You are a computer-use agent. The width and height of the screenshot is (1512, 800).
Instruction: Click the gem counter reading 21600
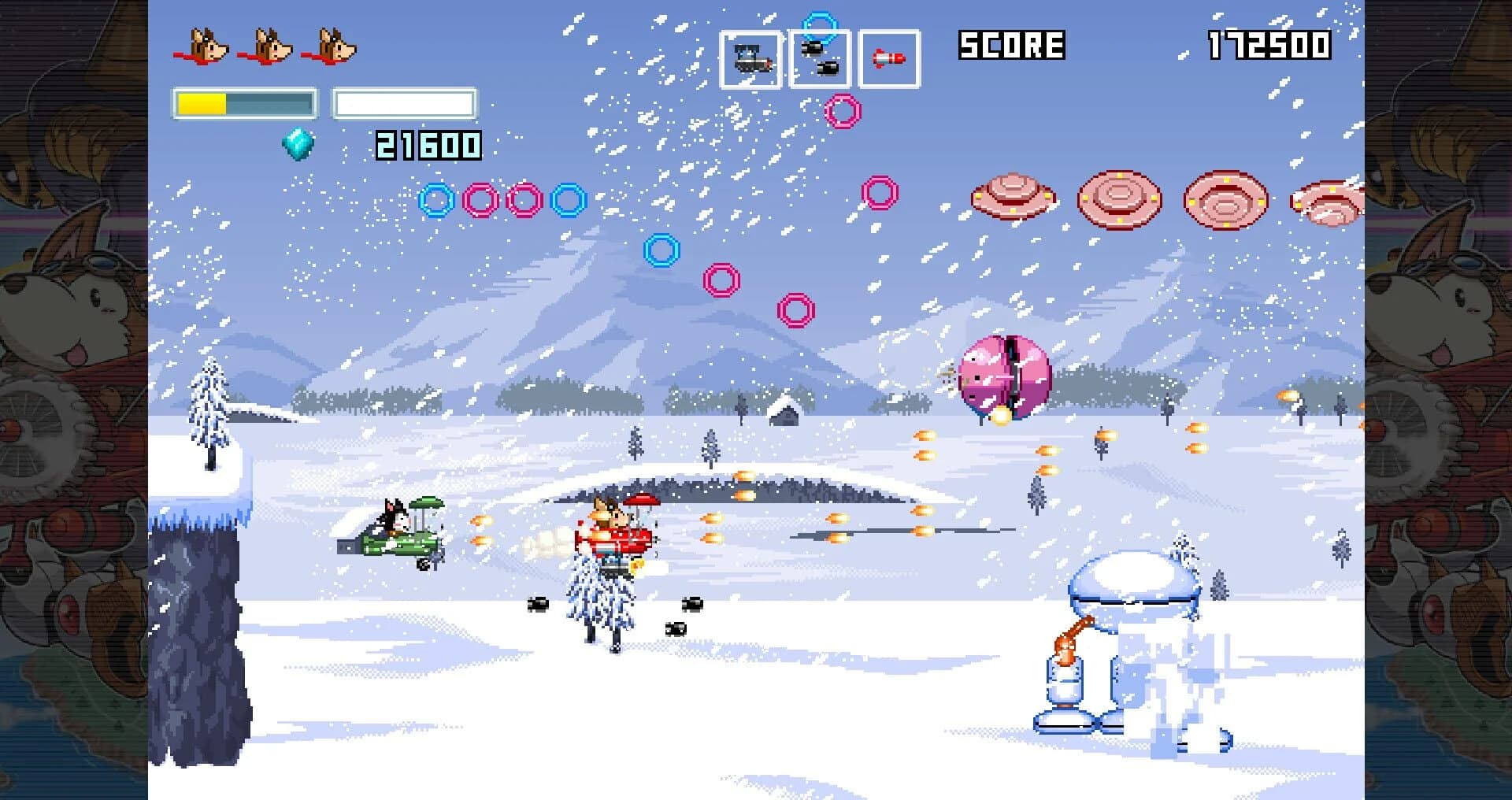[x=428, y=146]
